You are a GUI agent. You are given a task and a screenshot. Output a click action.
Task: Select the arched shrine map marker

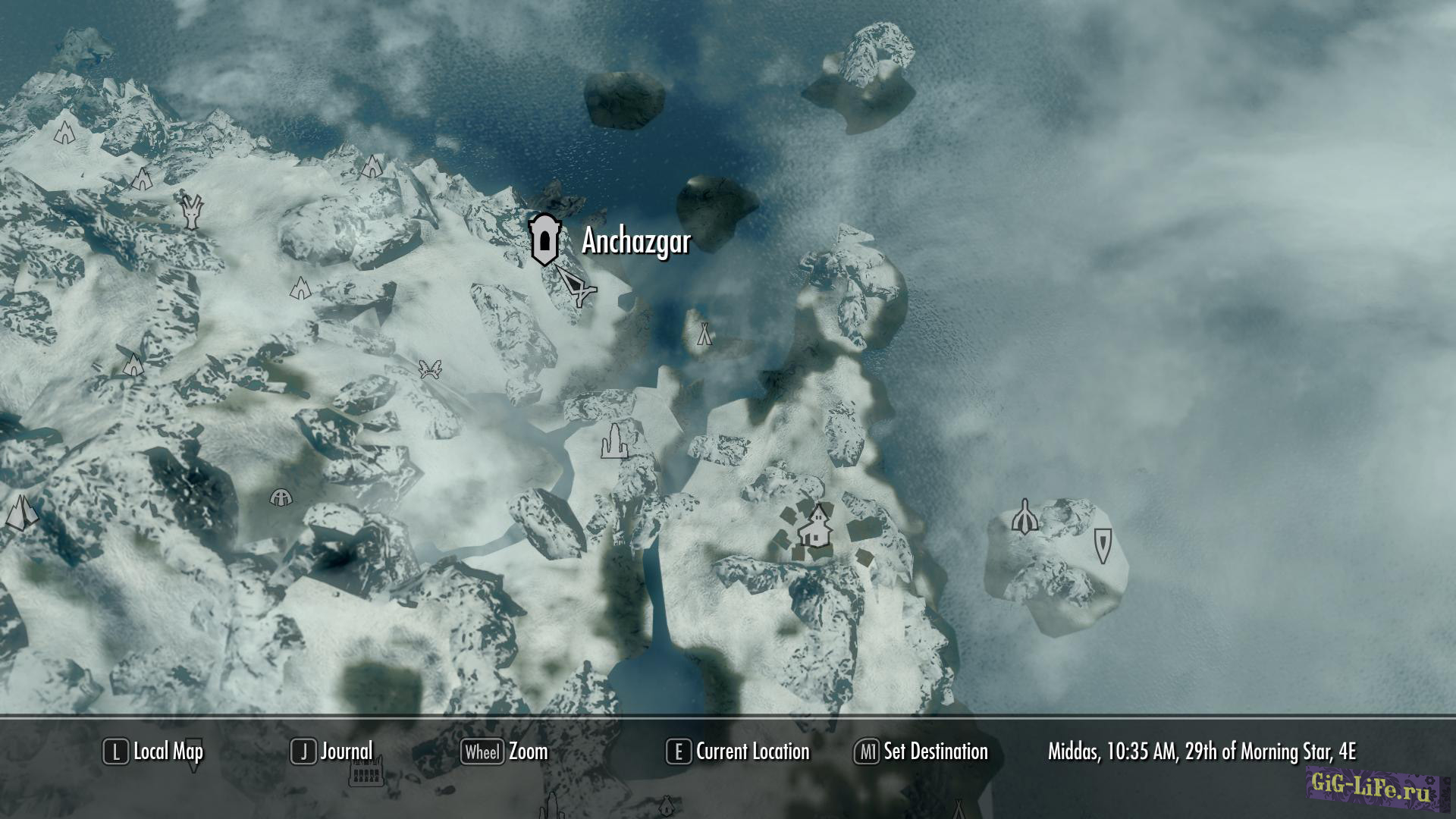pyautogui.click(x=1025, y=517)
